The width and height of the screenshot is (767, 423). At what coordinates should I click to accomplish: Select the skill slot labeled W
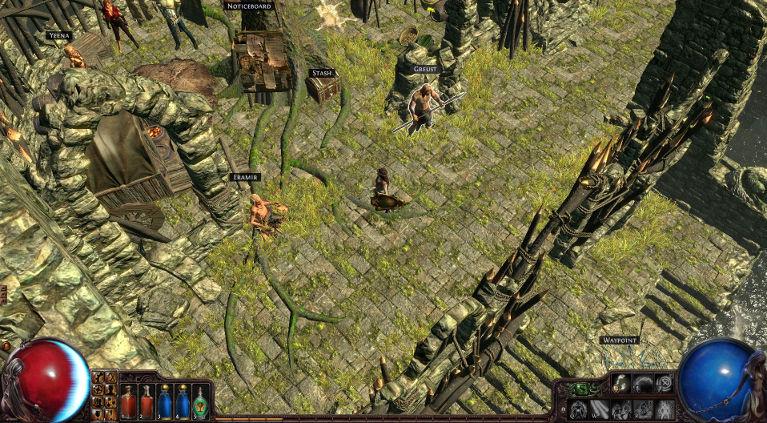coord(598,408)
